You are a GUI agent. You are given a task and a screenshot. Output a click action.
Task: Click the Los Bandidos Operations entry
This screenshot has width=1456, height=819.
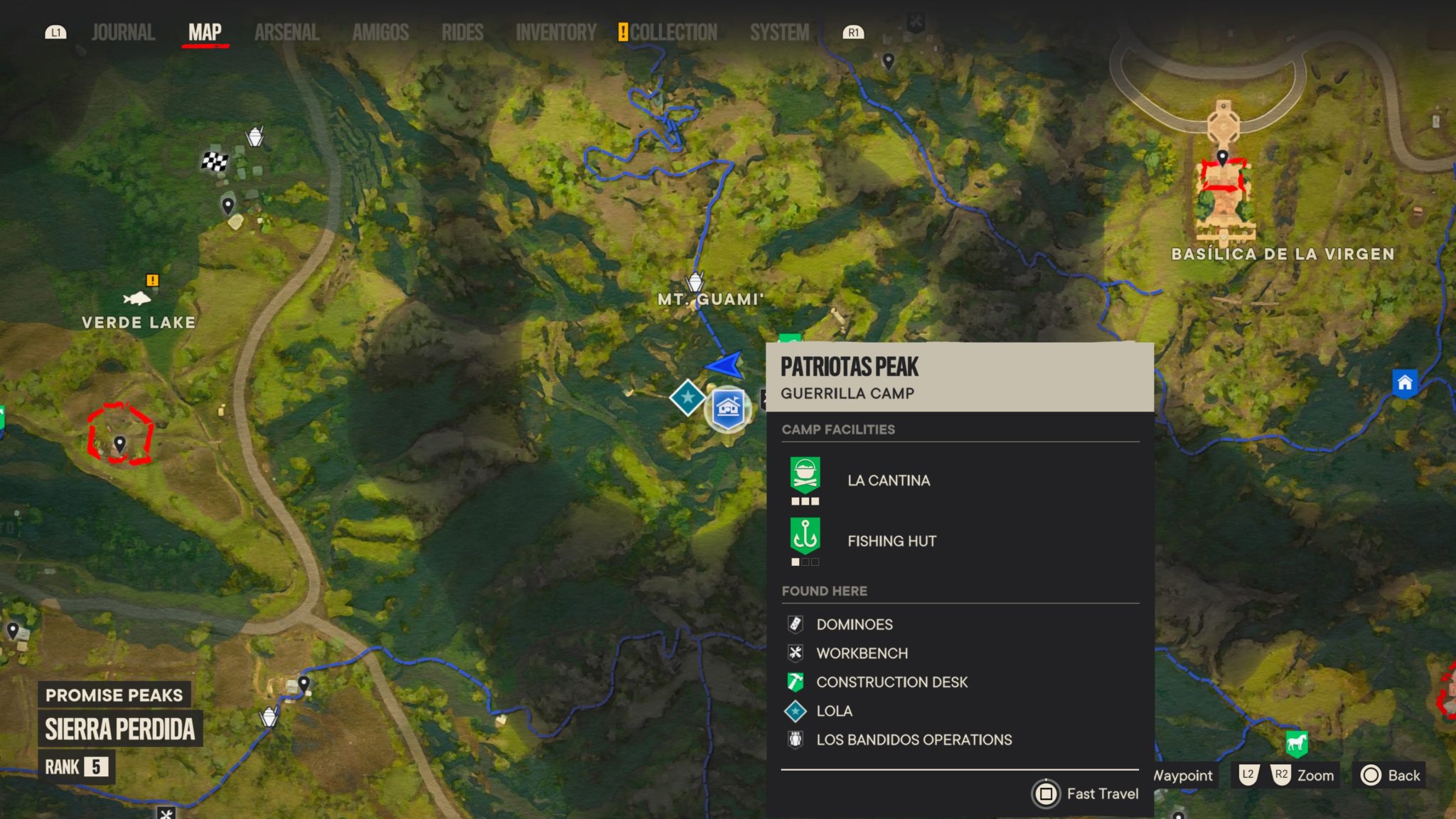[914, 740]
